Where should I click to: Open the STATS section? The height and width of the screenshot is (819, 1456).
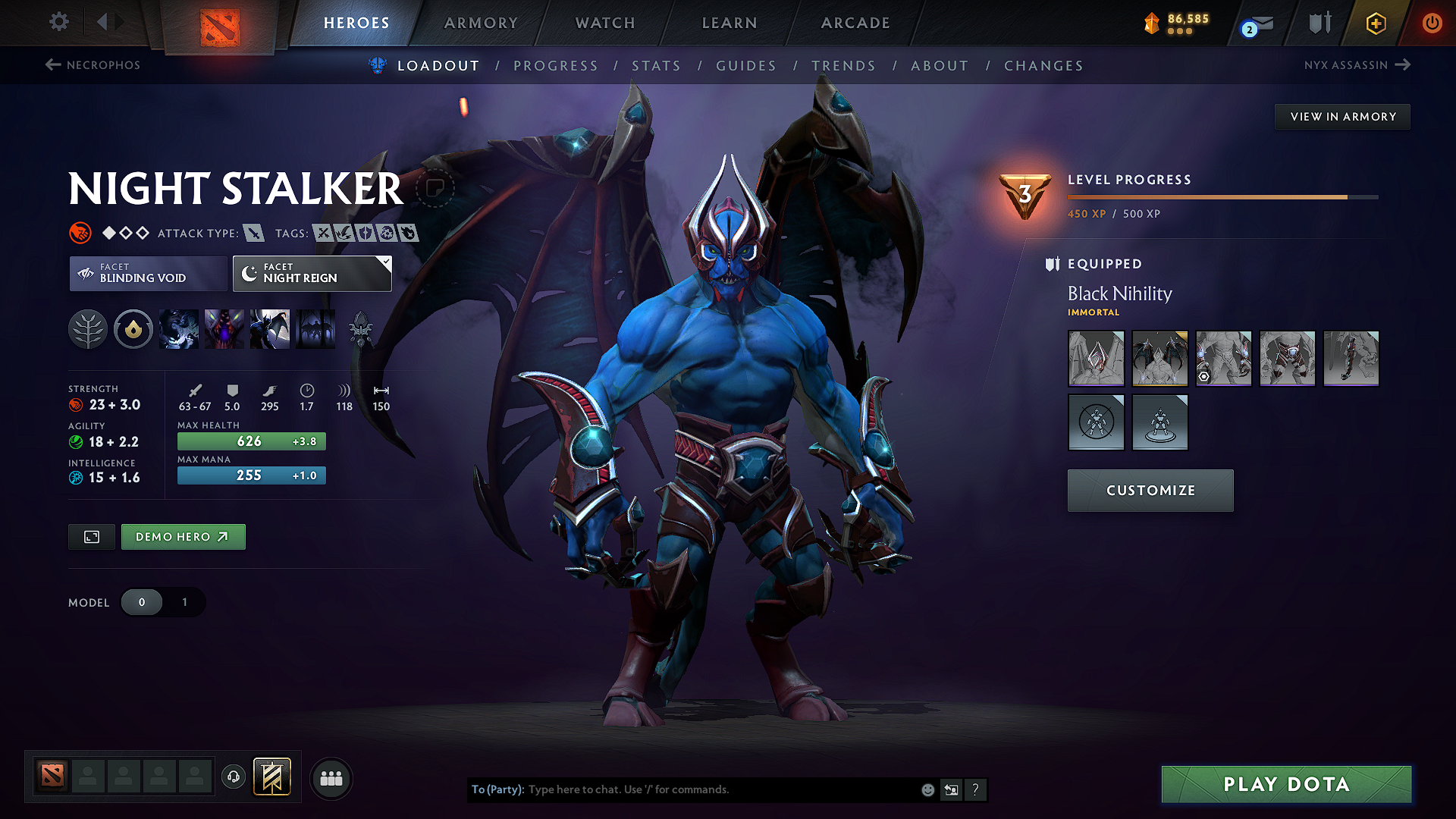point(656,66)
